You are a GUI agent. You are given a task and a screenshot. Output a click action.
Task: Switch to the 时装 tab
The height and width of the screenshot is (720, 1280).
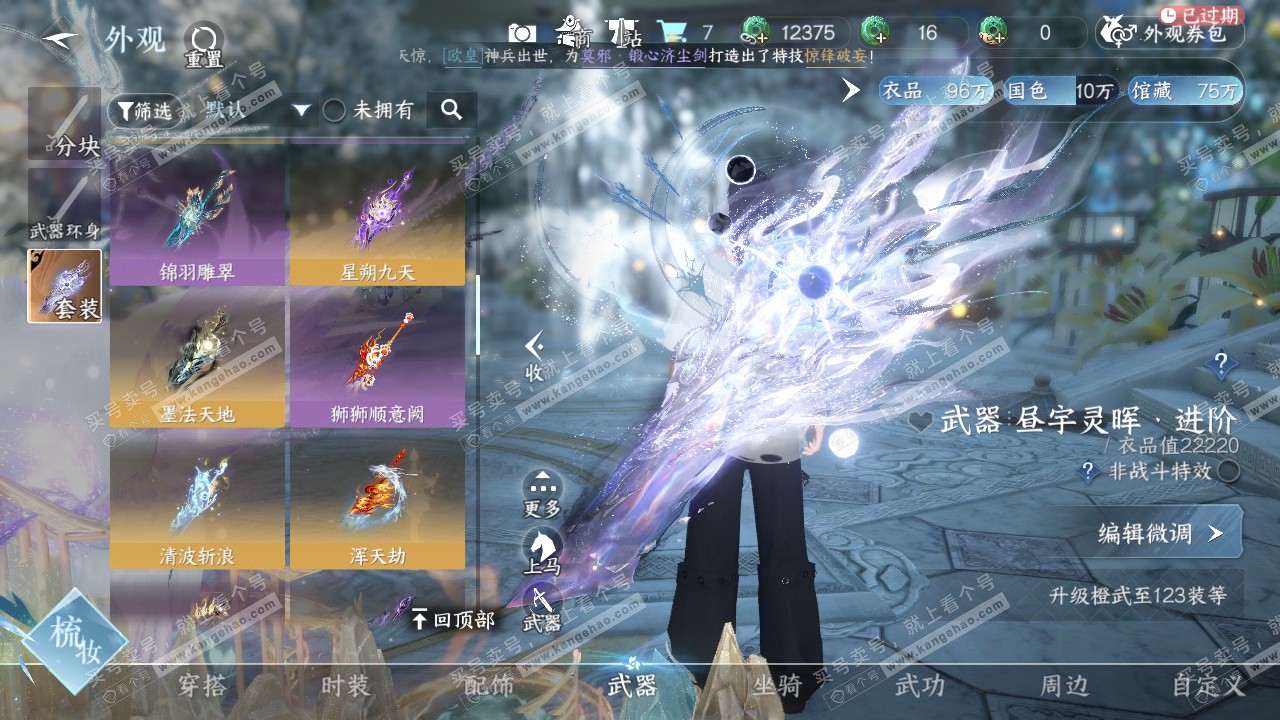[345, 686]
